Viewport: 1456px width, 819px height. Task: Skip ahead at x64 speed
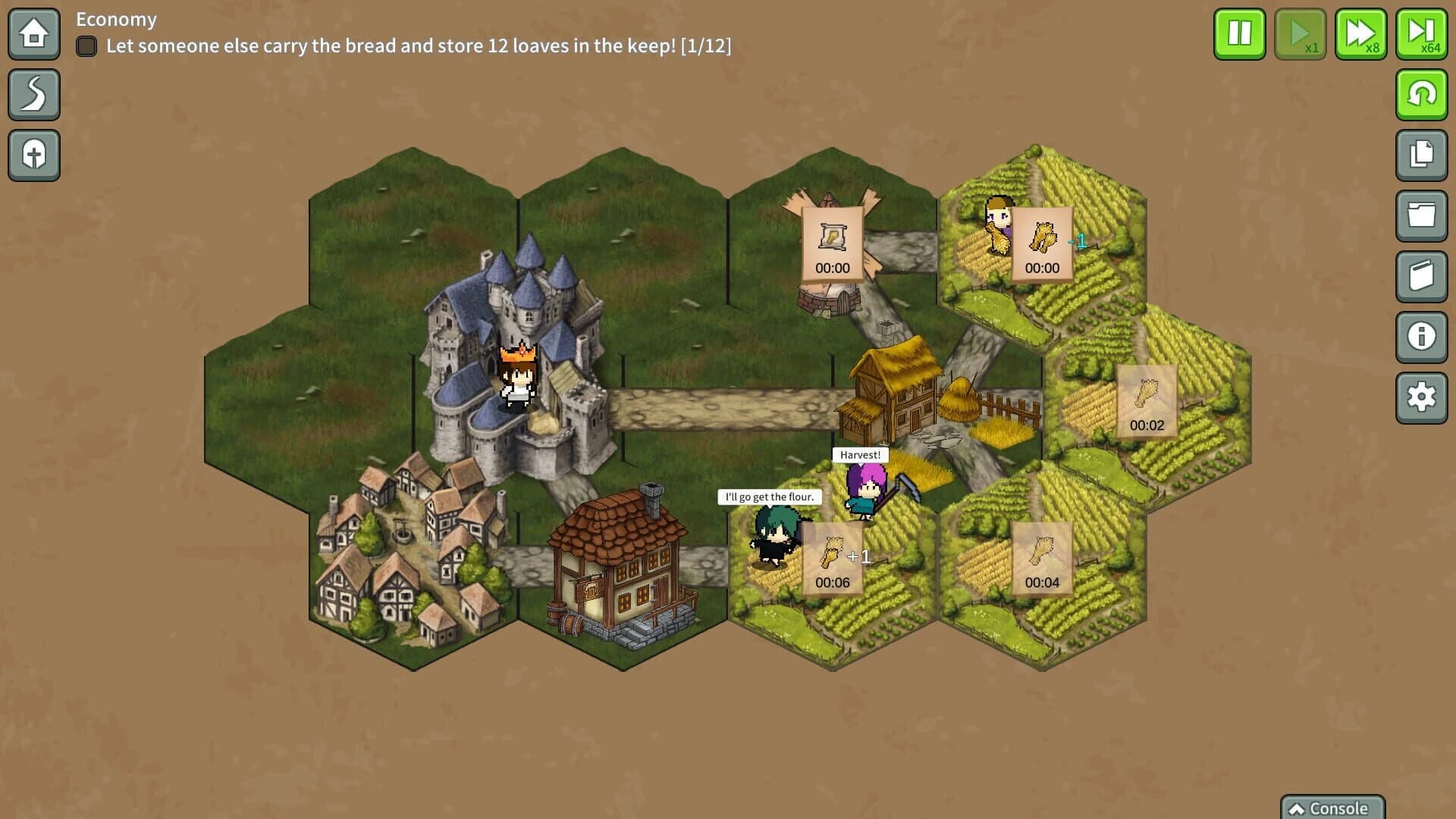[x=1421, y=34]
